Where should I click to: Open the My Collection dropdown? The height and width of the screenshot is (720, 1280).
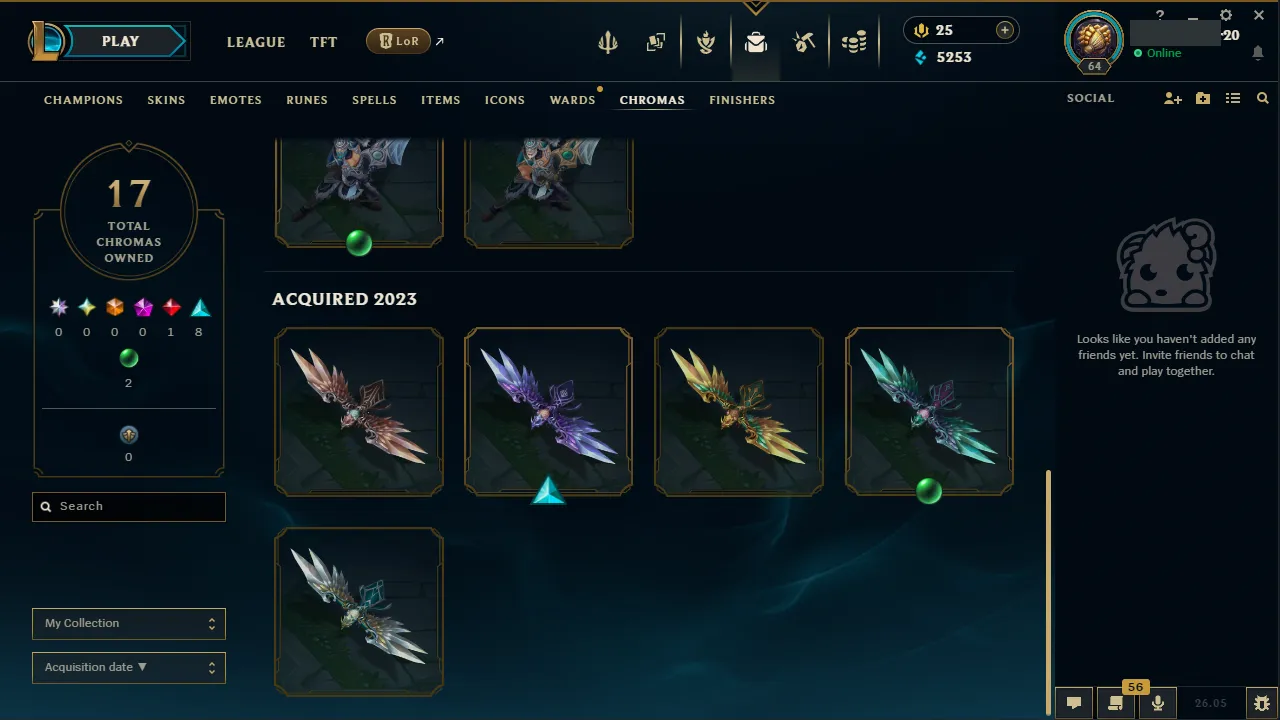(128, 623)
